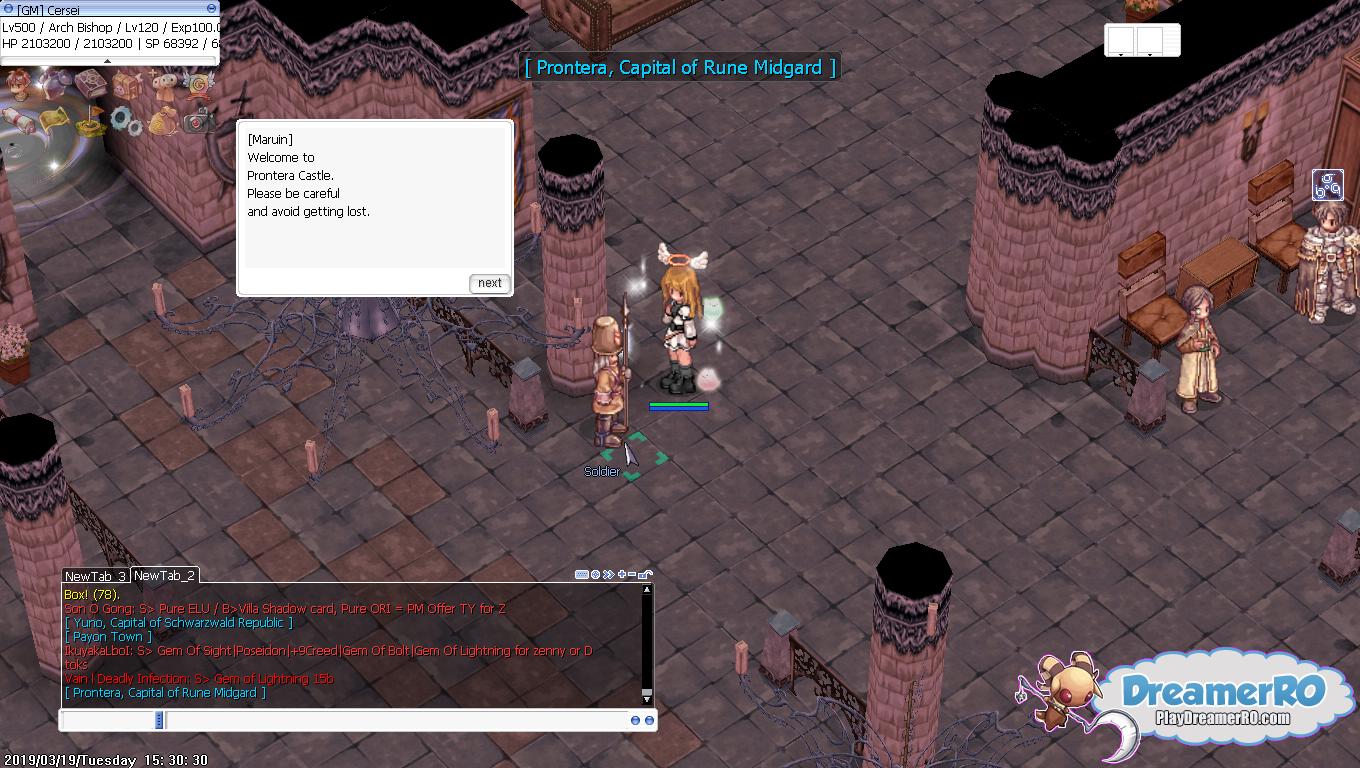Continue Maruin's dialogue with the next button
Screen dimensions: 1360x768
pos(490,283)
